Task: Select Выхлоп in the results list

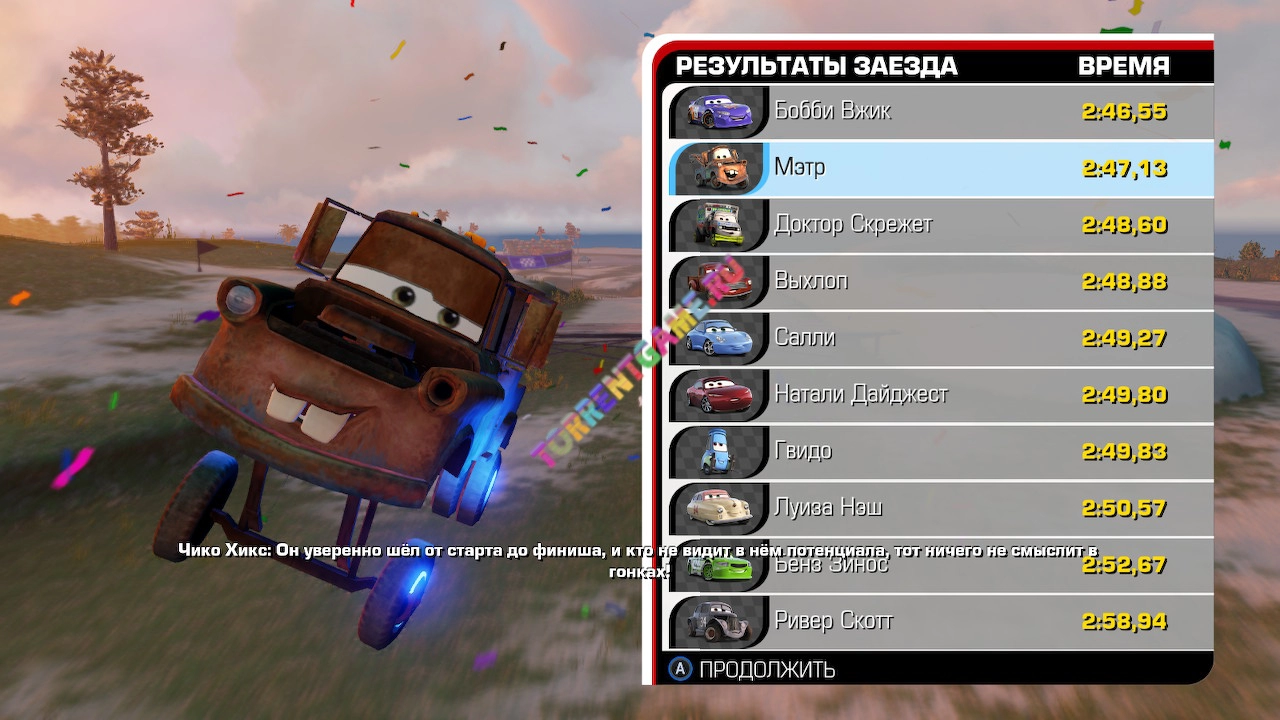Action: 940,282
